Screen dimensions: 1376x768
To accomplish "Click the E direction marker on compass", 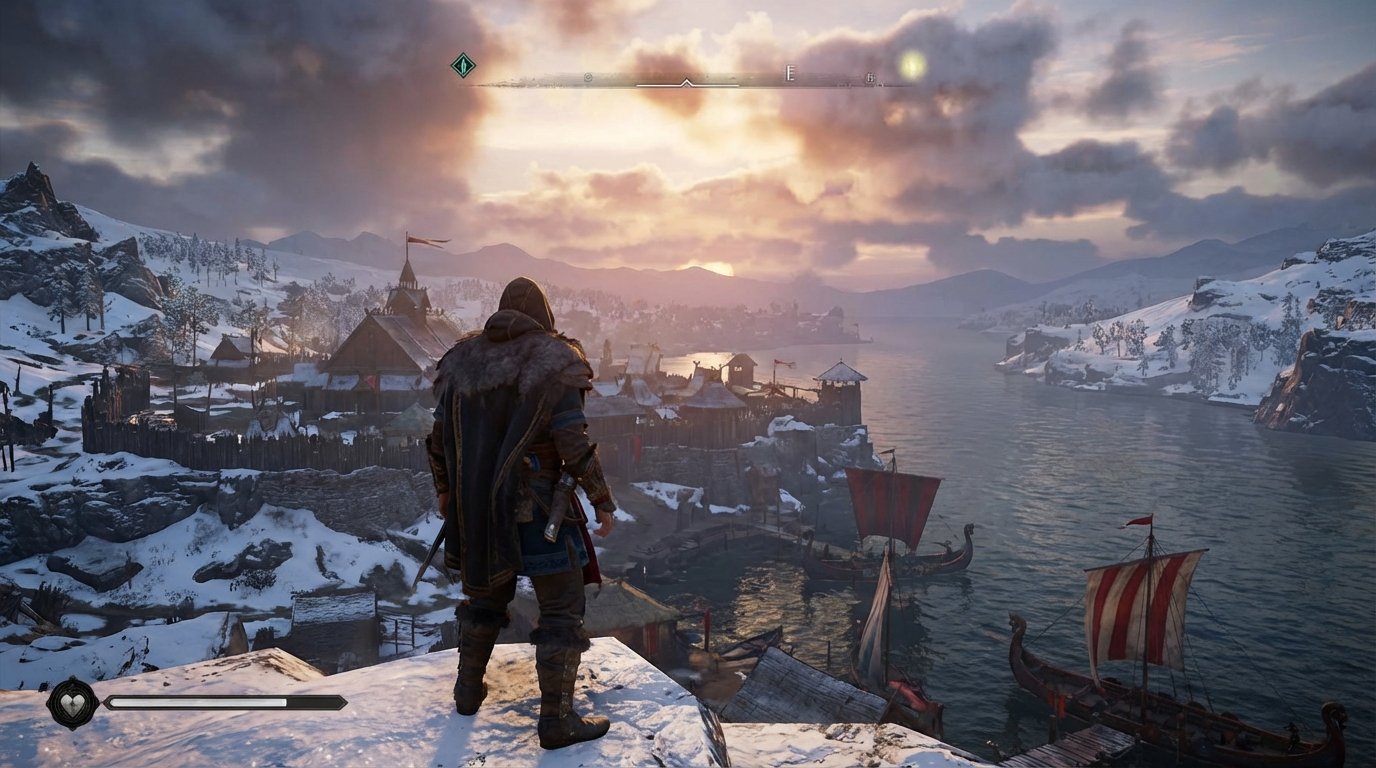I will 789,72.
